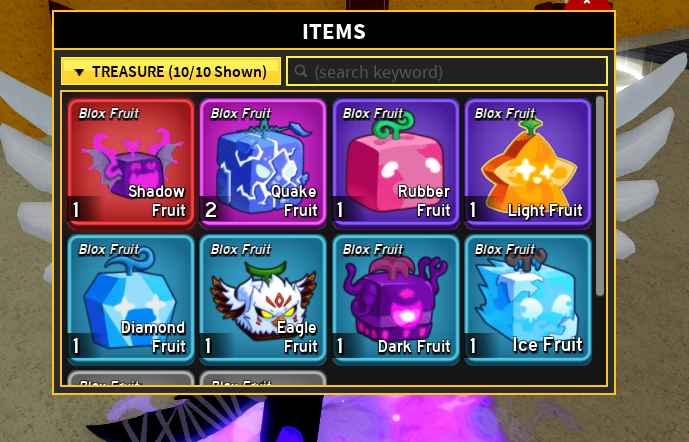689x442 pixels.
Task: Pick the Dark Fruit item
Action: point(395,298)
